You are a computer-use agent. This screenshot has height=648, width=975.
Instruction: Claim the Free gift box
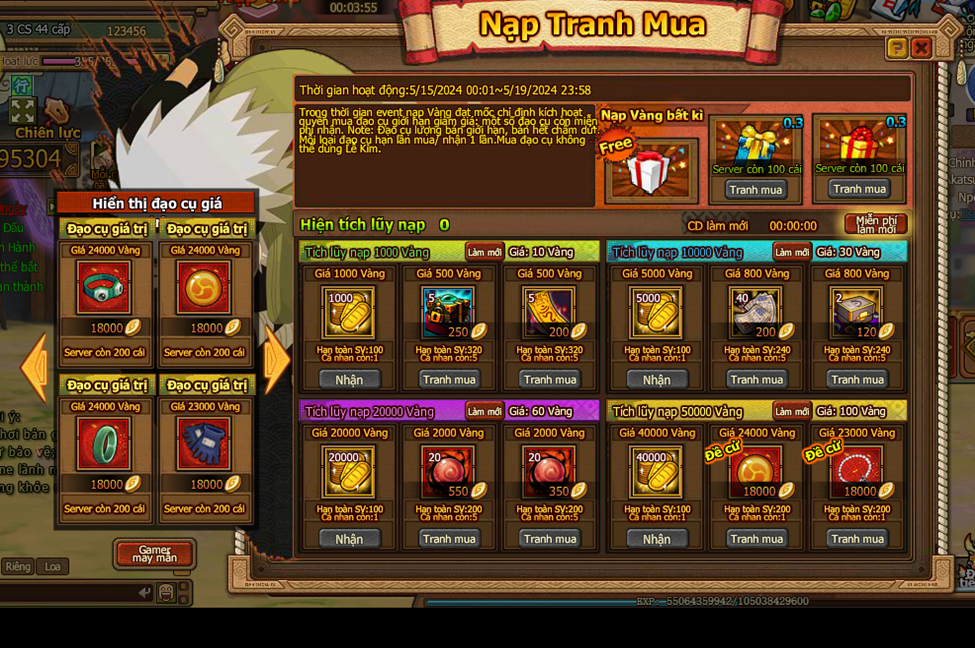click(x=651, y=170)
